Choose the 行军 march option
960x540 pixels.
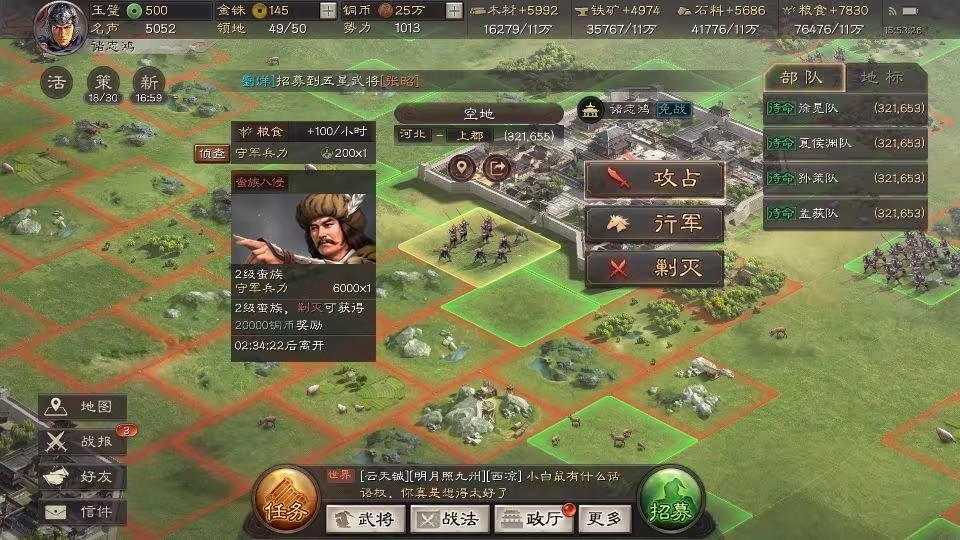click(654, 224)
